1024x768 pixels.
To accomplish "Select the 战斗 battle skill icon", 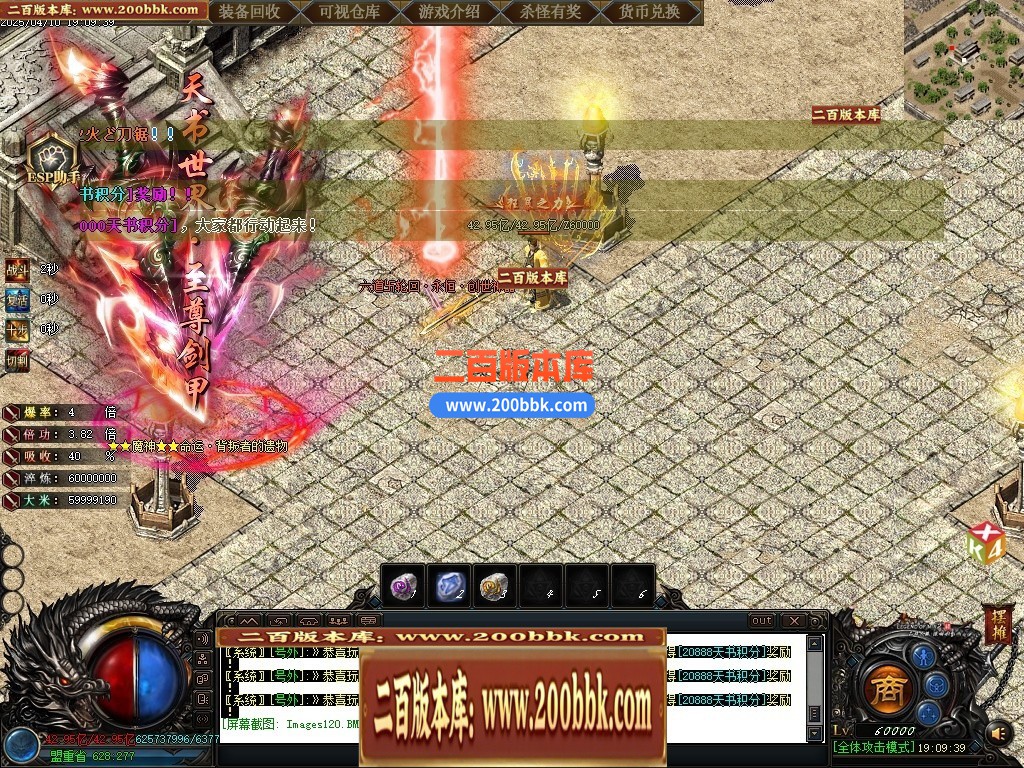I will 17,269.
